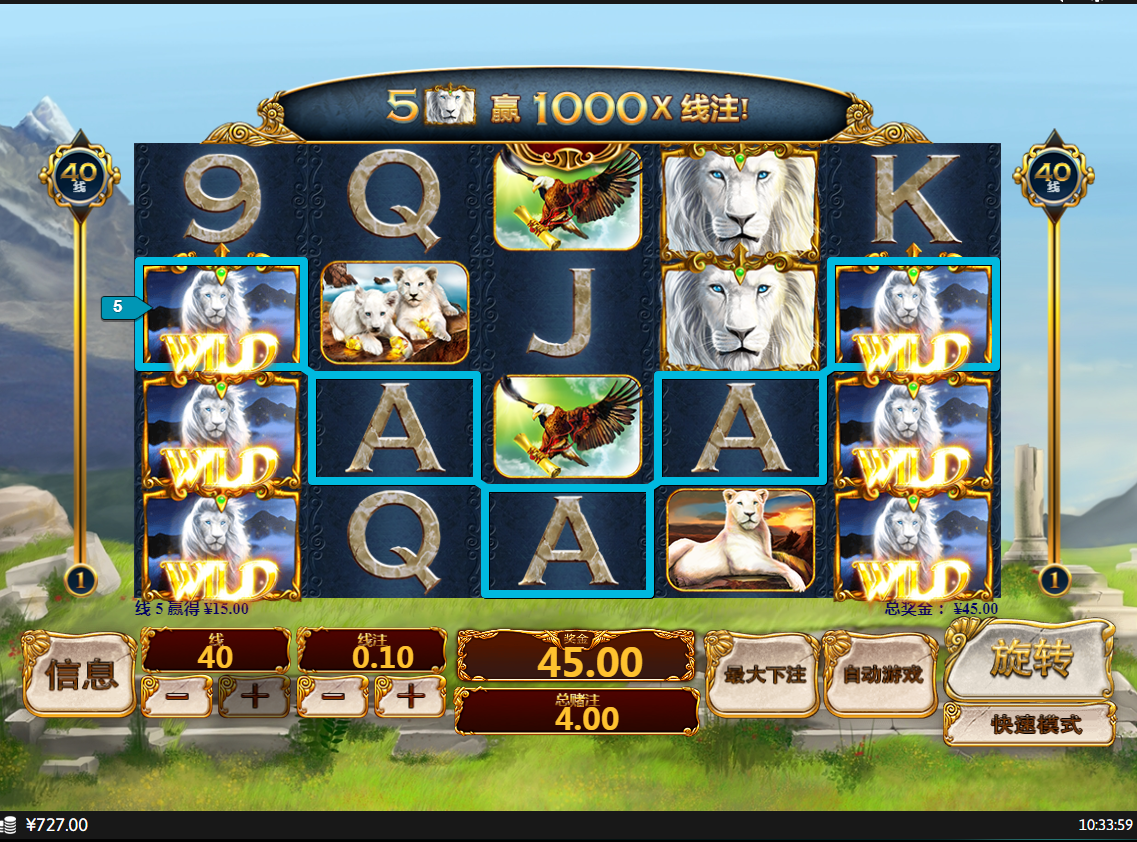Select 最大下注 max bet
This screenshot has height=842, width=1137.
coord(764,674)
